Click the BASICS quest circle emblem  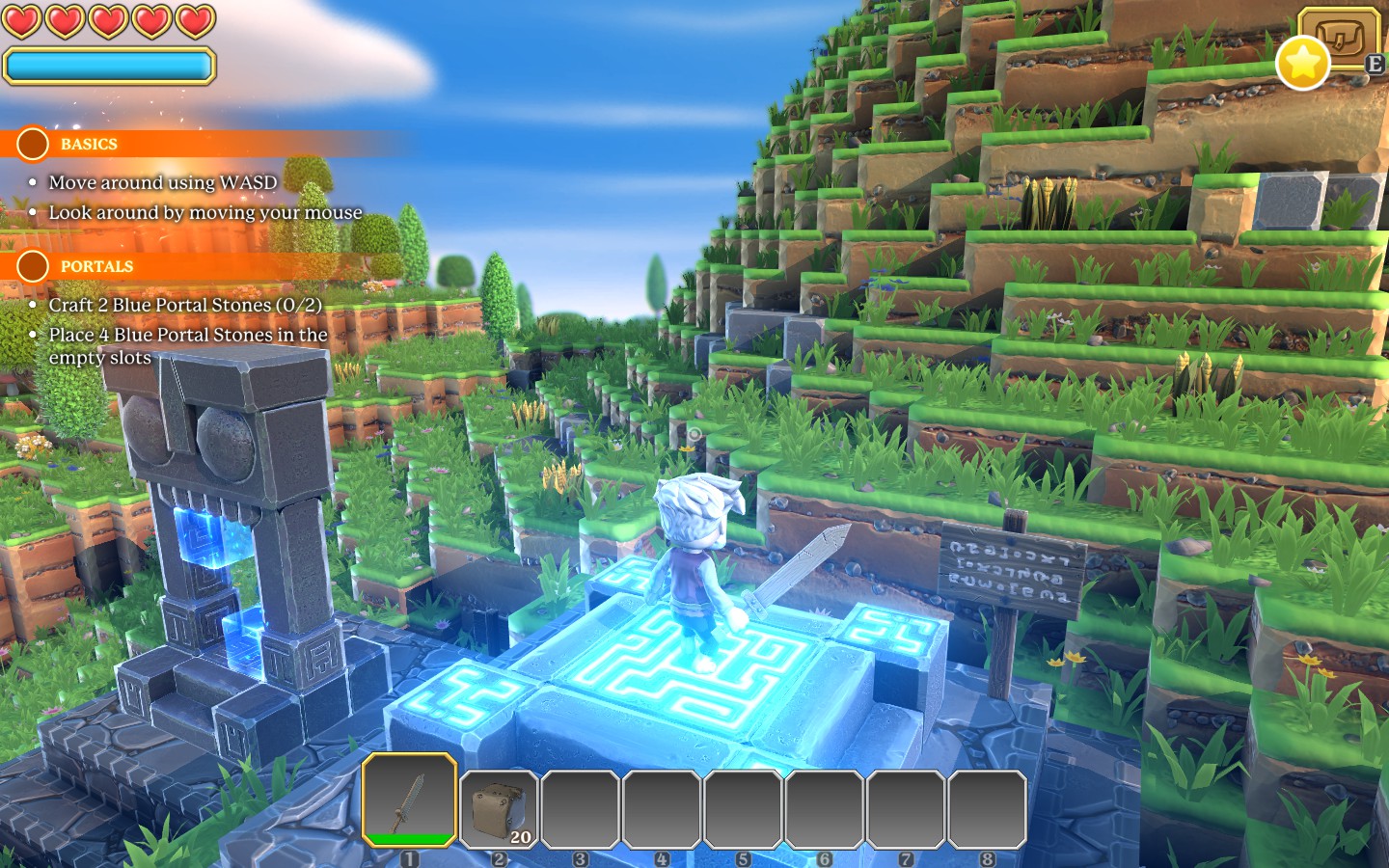pyautogui.click(x=33, y=144)
